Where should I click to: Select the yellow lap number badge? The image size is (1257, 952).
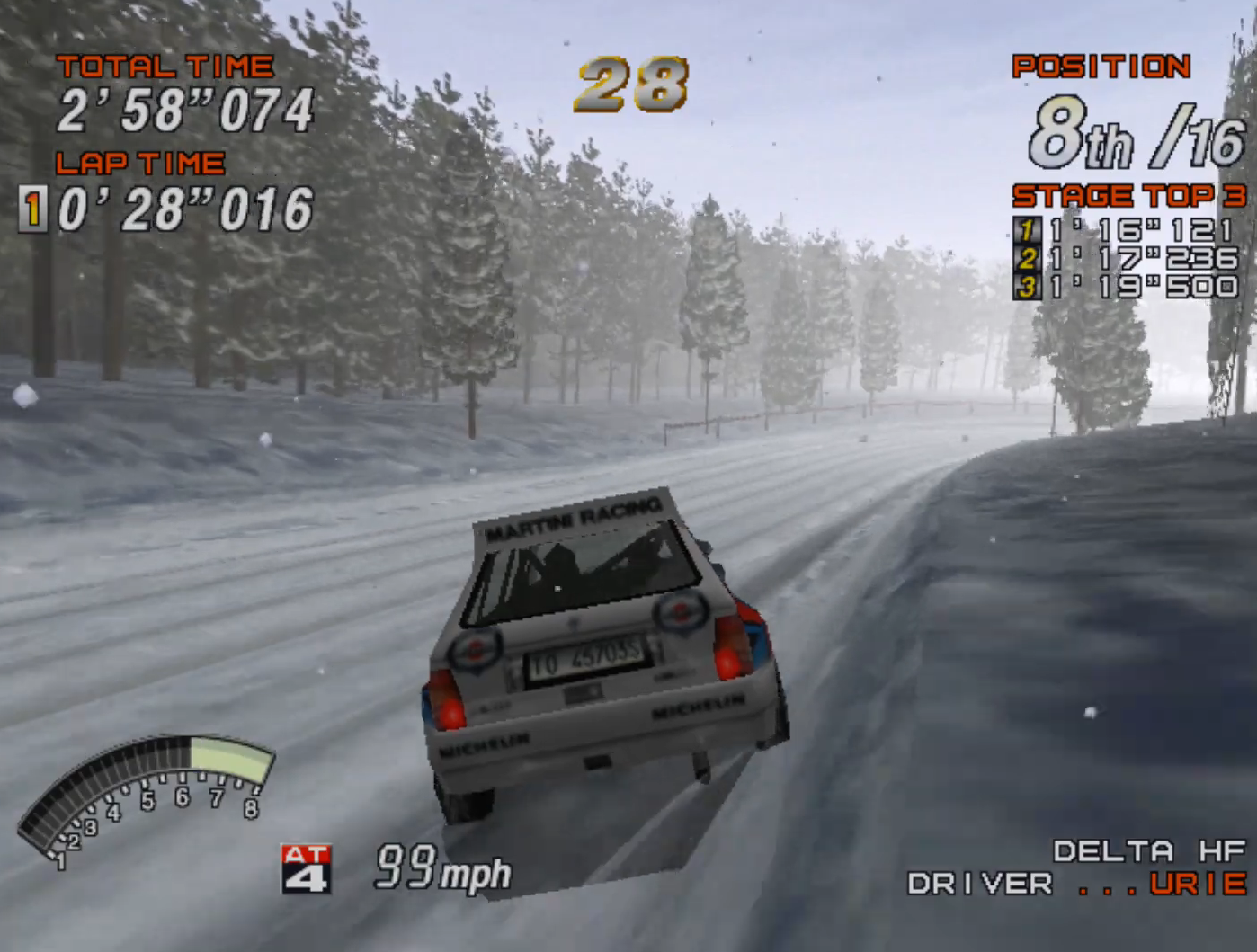point(32,208)
